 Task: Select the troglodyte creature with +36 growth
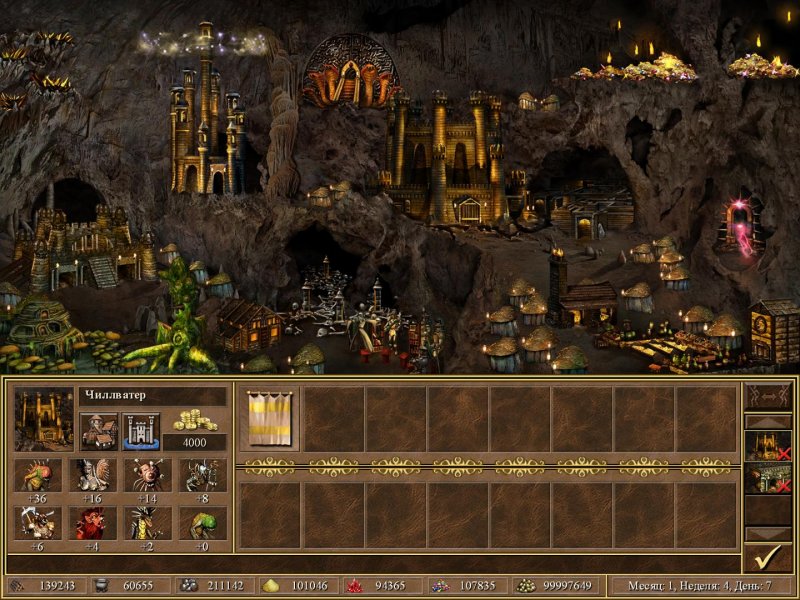coord(38,476)
